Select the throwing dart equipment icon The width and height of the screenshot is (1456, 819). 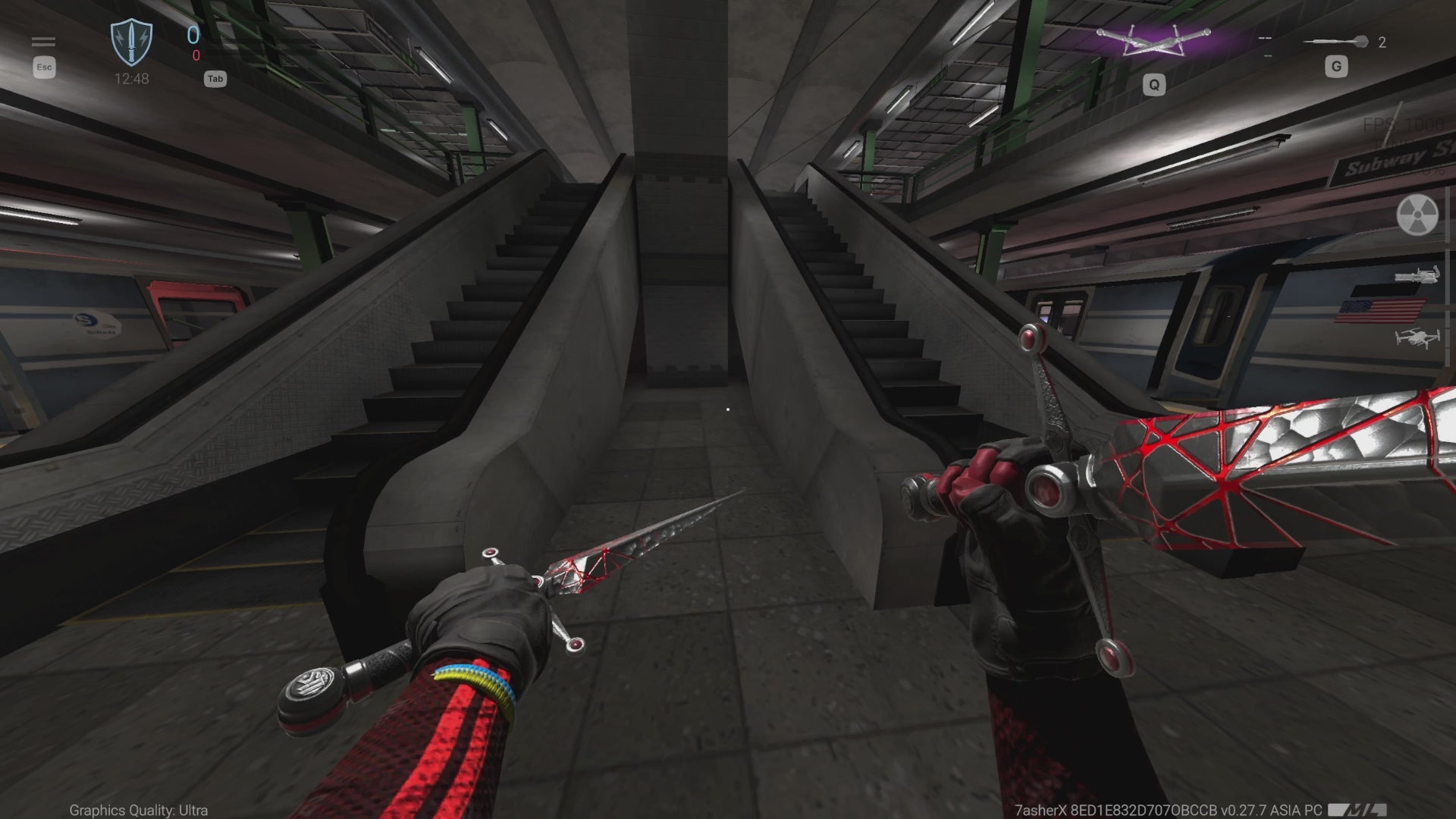(x=1336, y=42)
